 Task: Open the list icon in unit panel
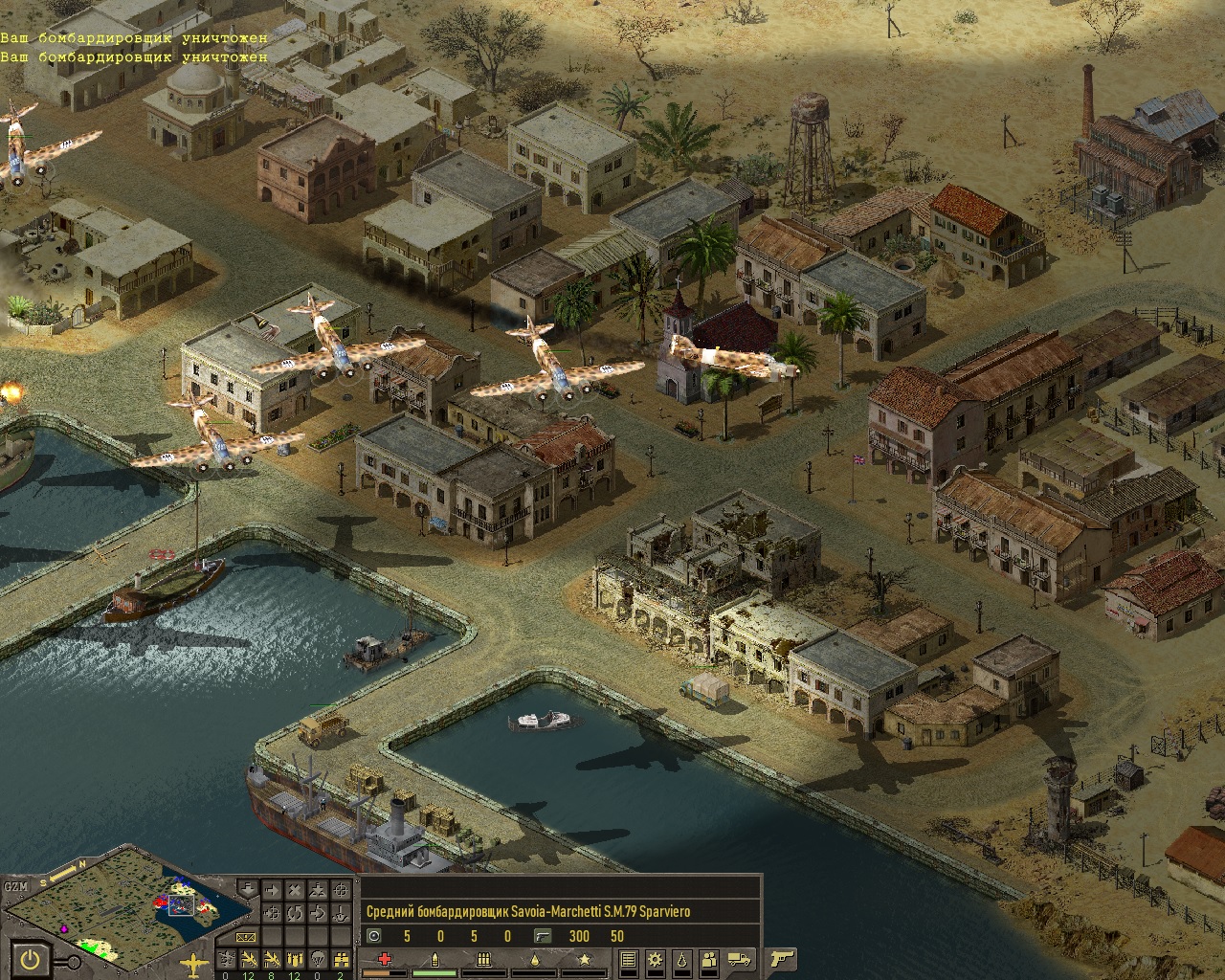tap(629, 959)
